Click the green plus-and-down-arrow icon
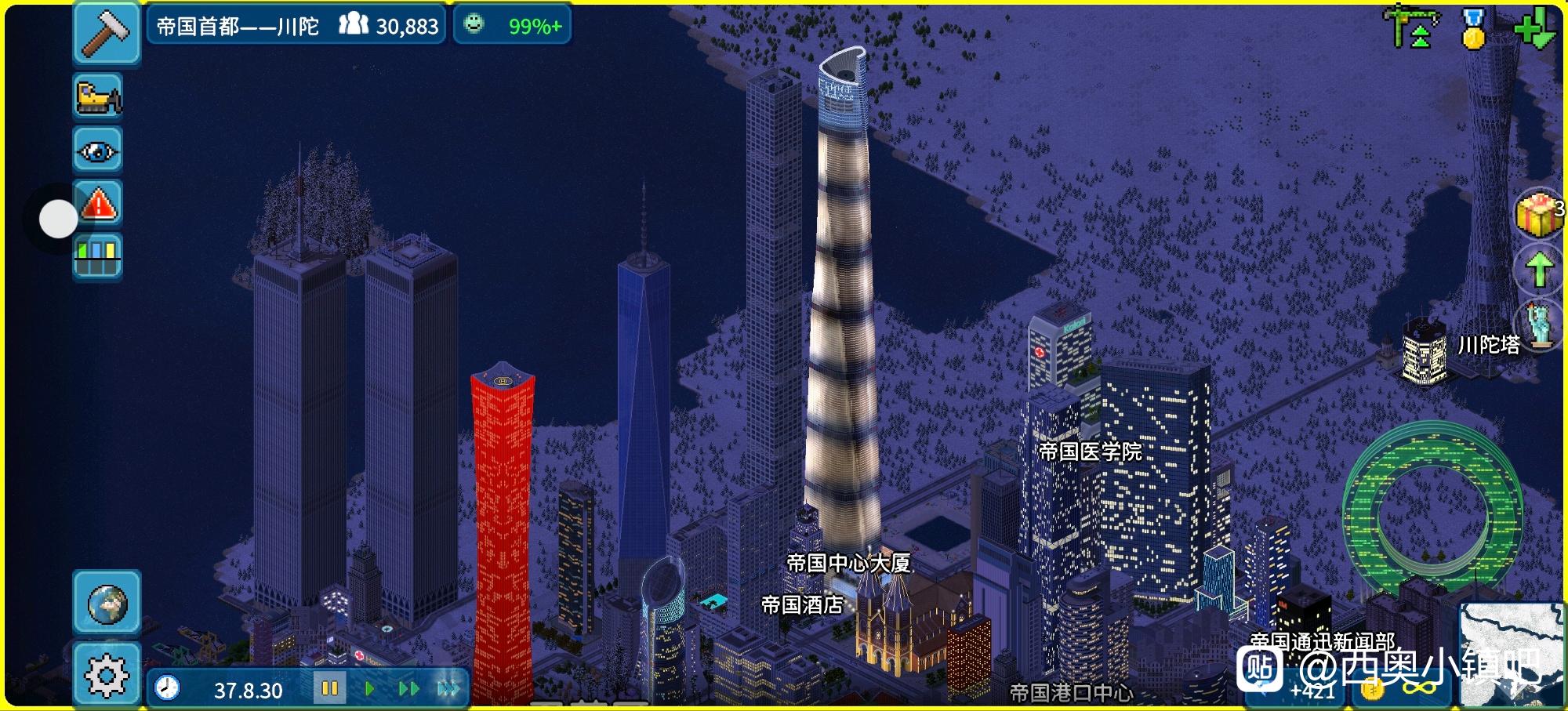 pos(1535,27)
